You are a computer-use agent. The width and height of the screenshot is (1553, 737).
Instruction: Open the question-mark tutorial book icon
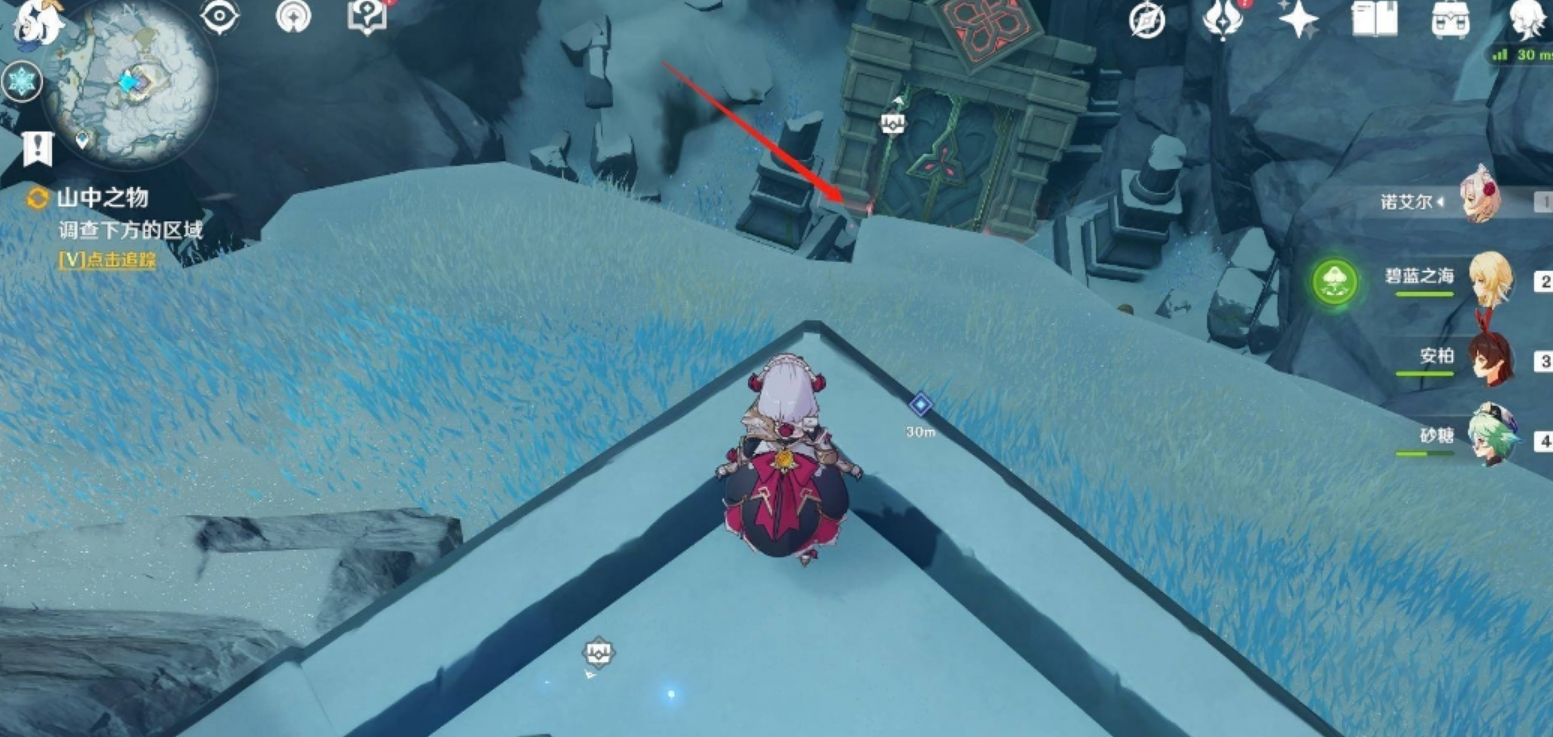[x=366, y=17]
